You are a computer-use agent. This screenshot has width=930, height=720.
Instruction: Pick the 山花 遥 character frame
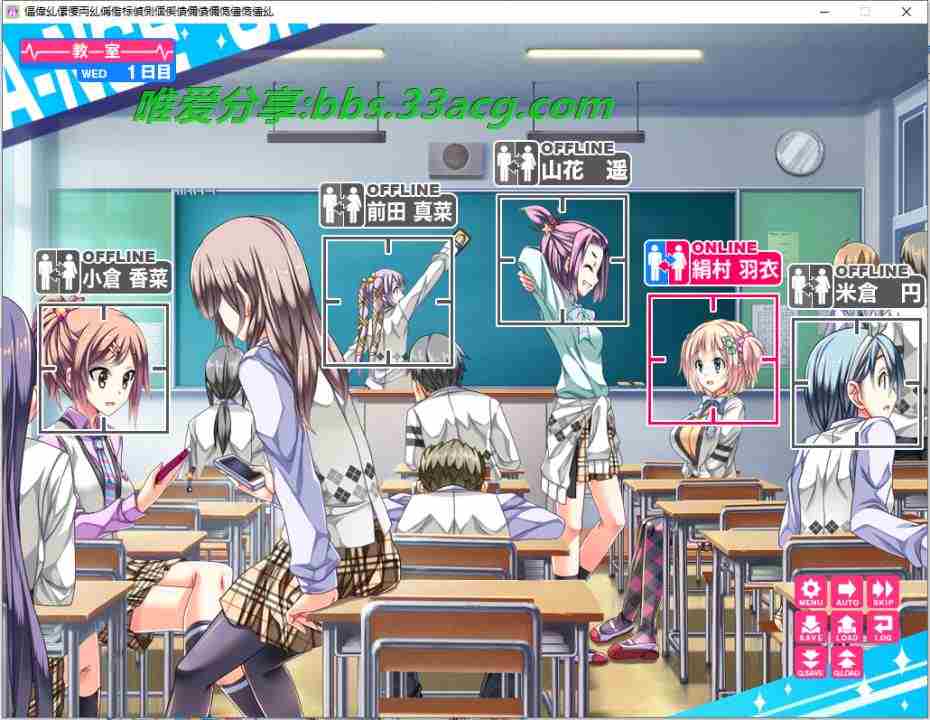click(562, 260)
